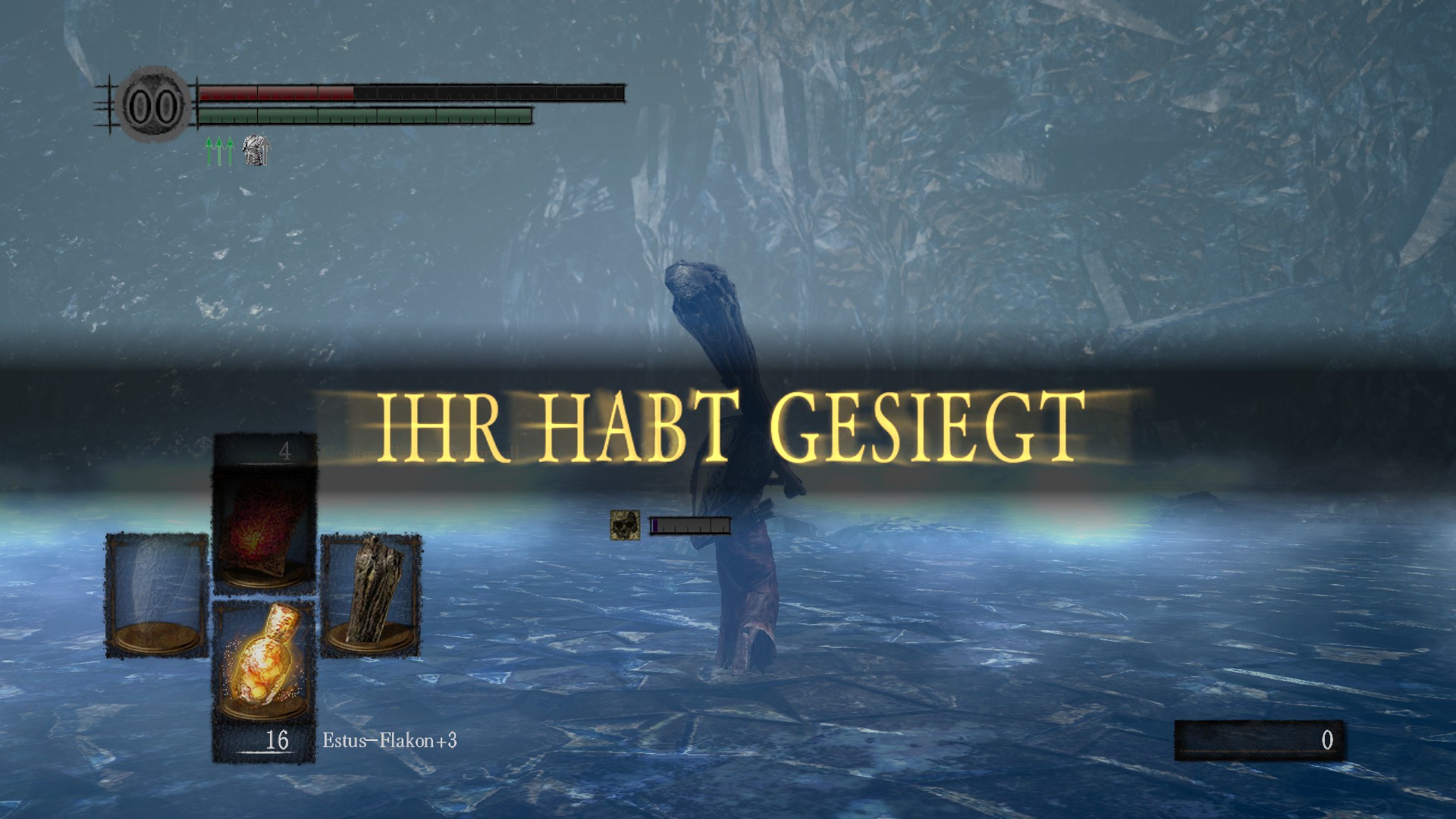This screenshot has height=819, width=1456.
Task: Click the armor status effect icon
Action: (256, 150)
